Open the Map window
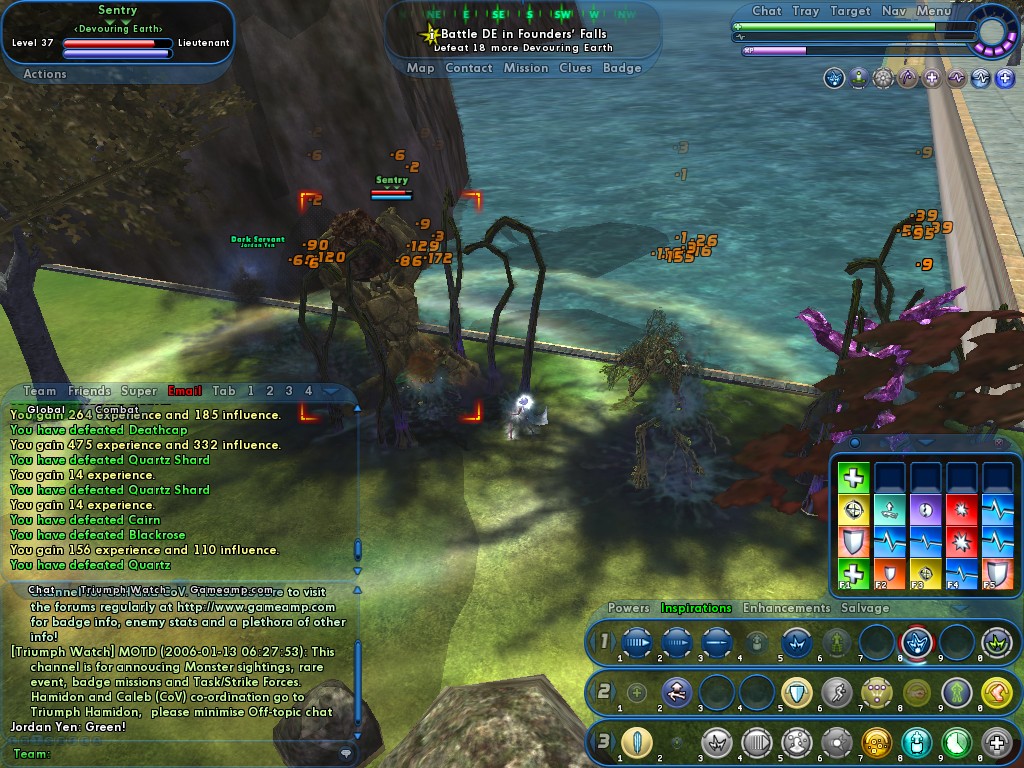 (x=420, y=68)
